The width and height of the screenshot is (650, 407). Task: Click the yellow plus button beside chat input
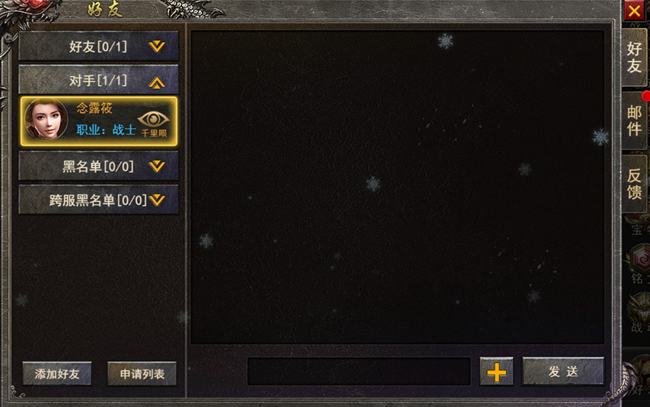click(x=496, y=371)
